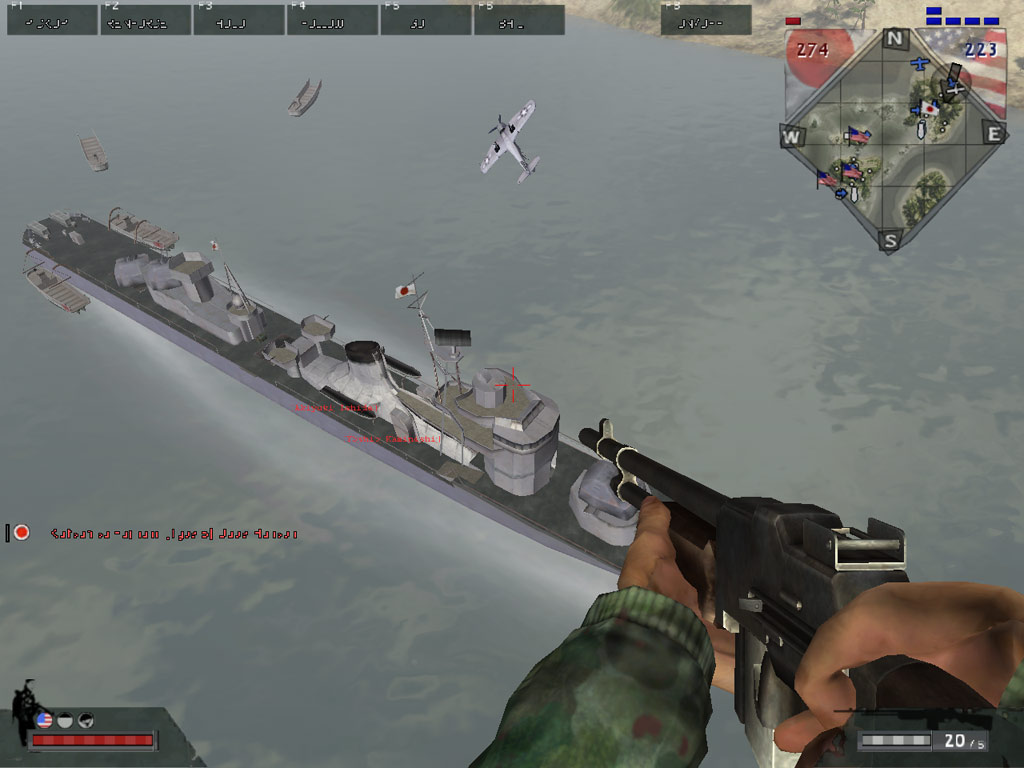This screenshot has width=1024, height=768.
Task: Open the F6 radio command box
Action: point(519,20)
